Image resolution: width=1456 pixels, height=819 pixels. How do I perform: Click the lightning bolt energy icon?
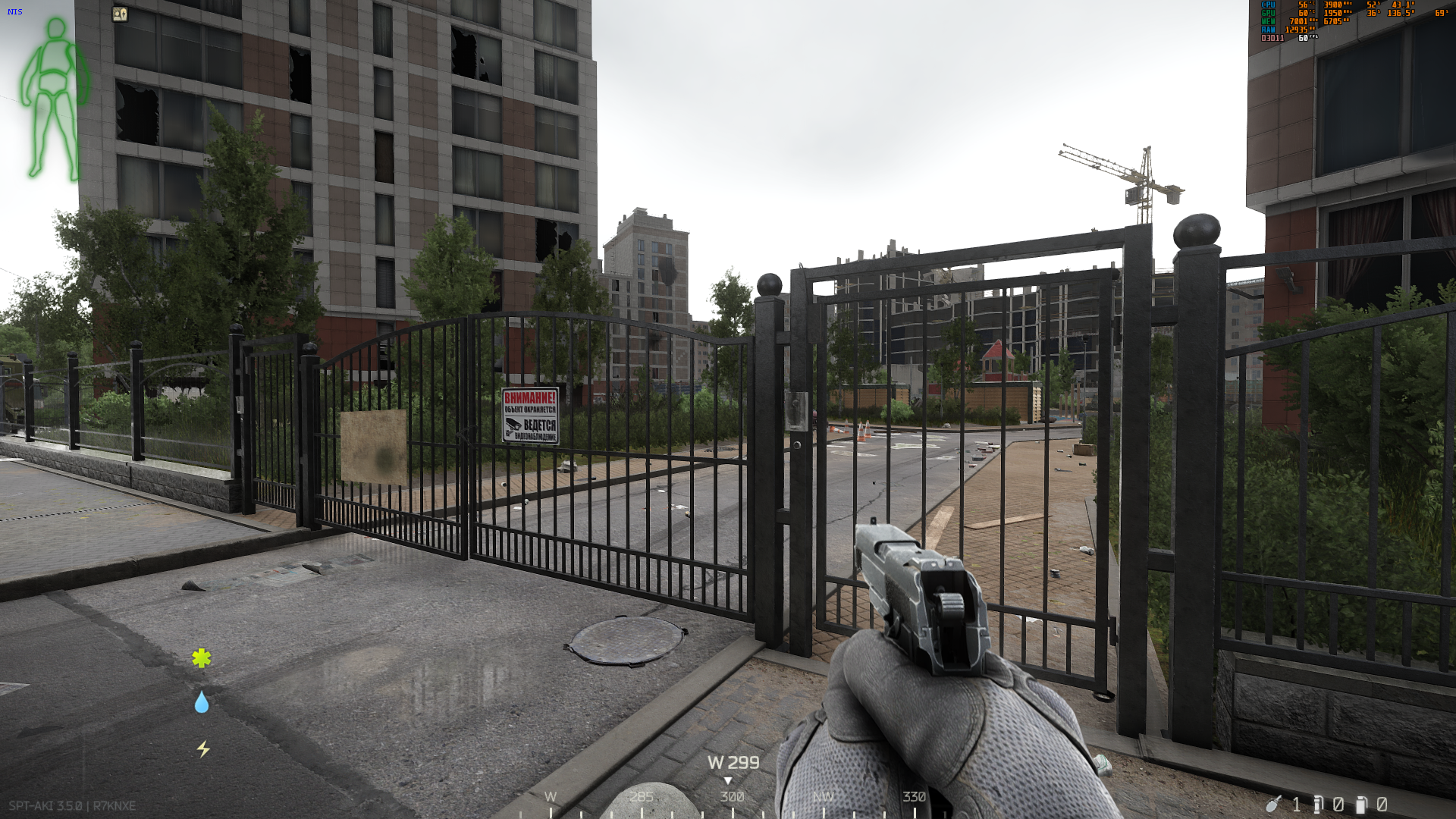pos(202,749)
